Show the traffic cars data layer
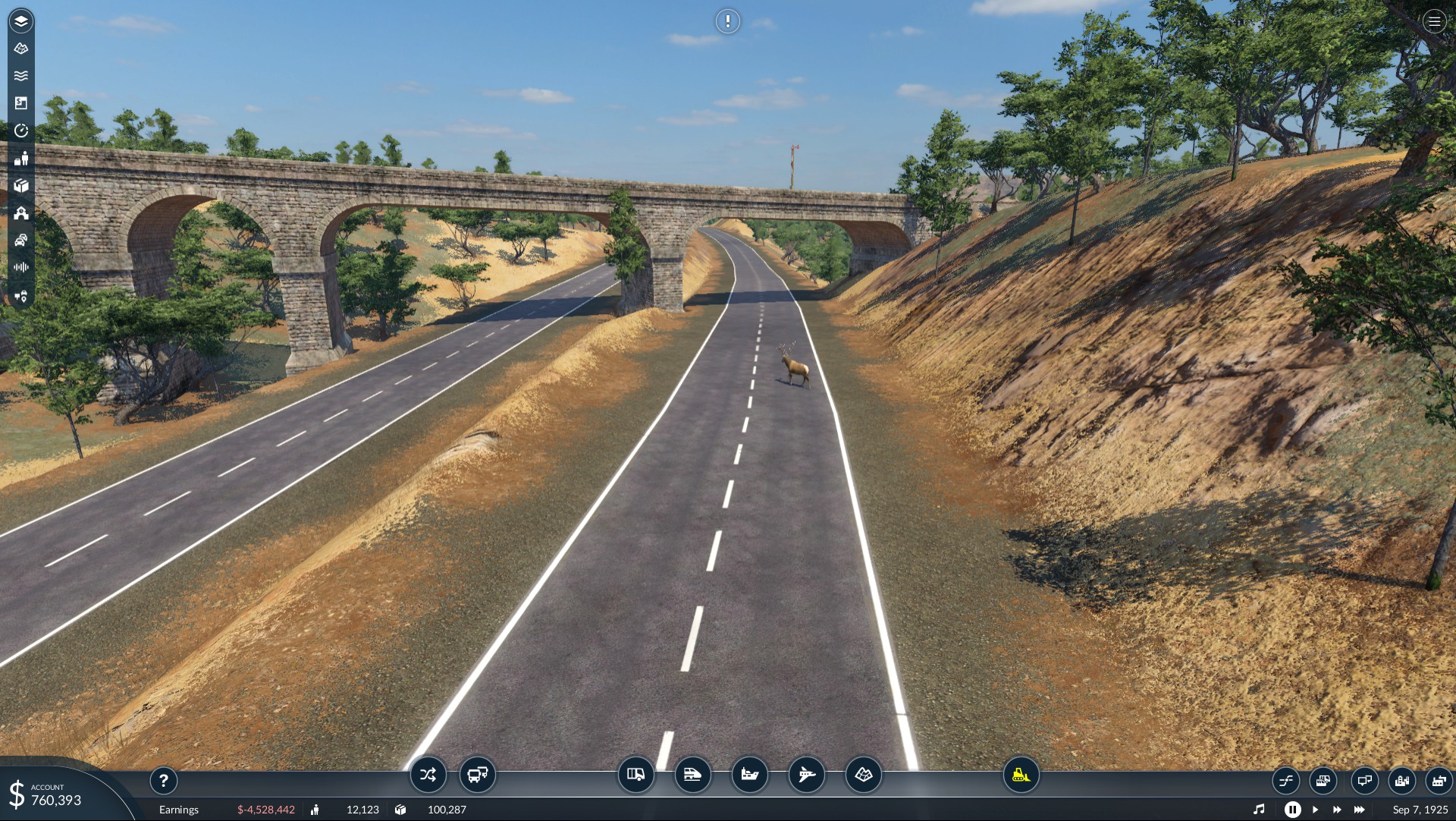This screenshot has height=821, width=1456. point(21,241)
